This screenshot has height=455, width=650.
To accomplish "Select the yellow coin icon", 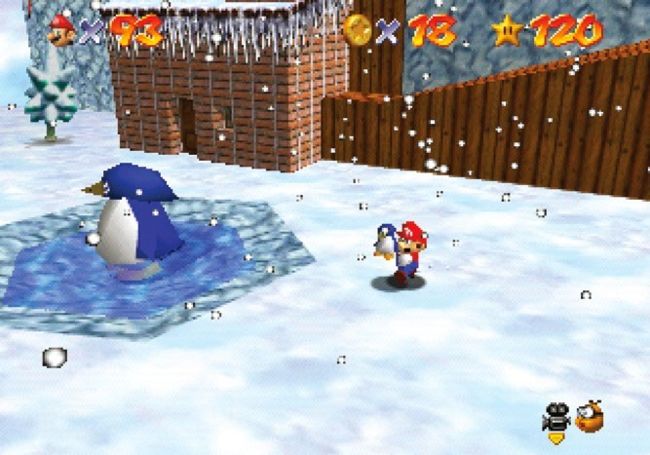I will 358,30.
